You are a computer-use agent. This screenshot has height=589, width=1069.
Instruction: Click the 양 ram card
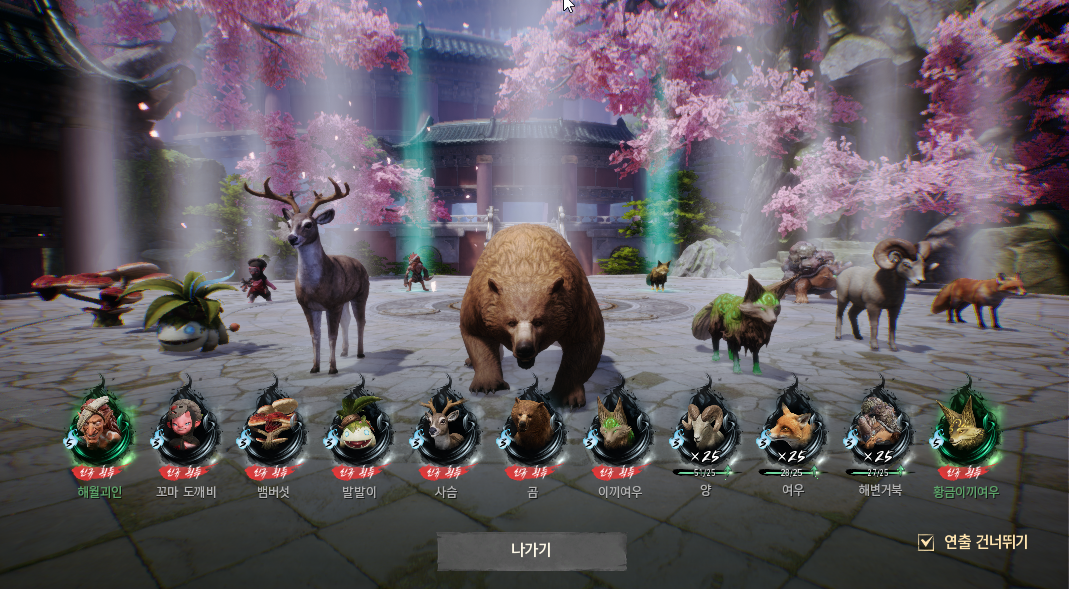pos(705,424)
